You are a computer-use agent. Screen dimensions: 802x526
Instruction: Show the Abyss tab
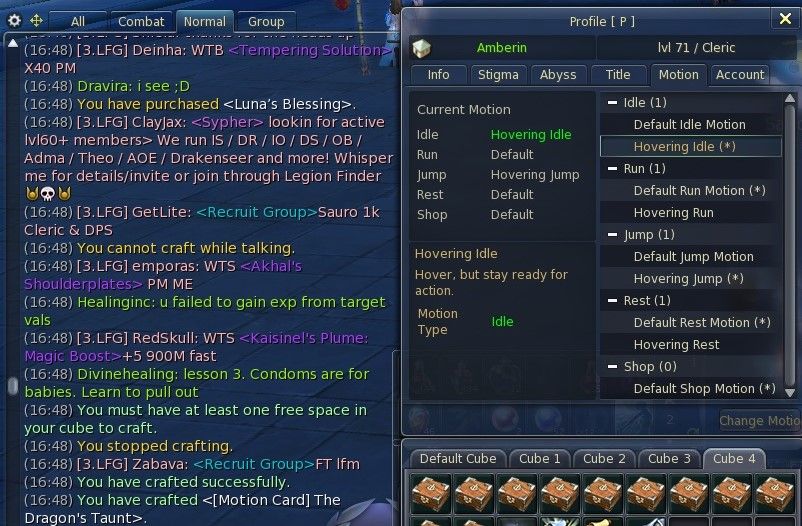pos(557,75)
